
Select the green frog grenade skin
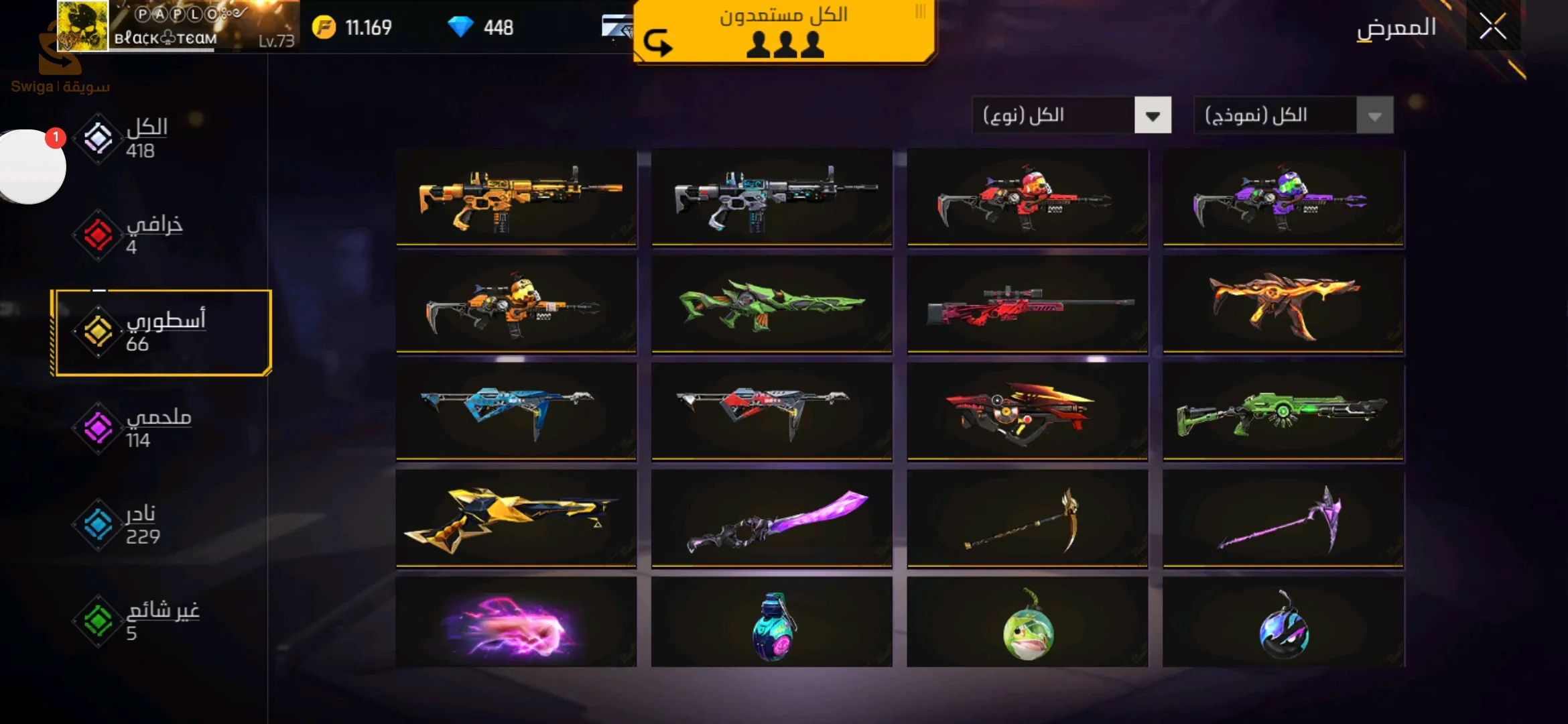(1027, 623)
